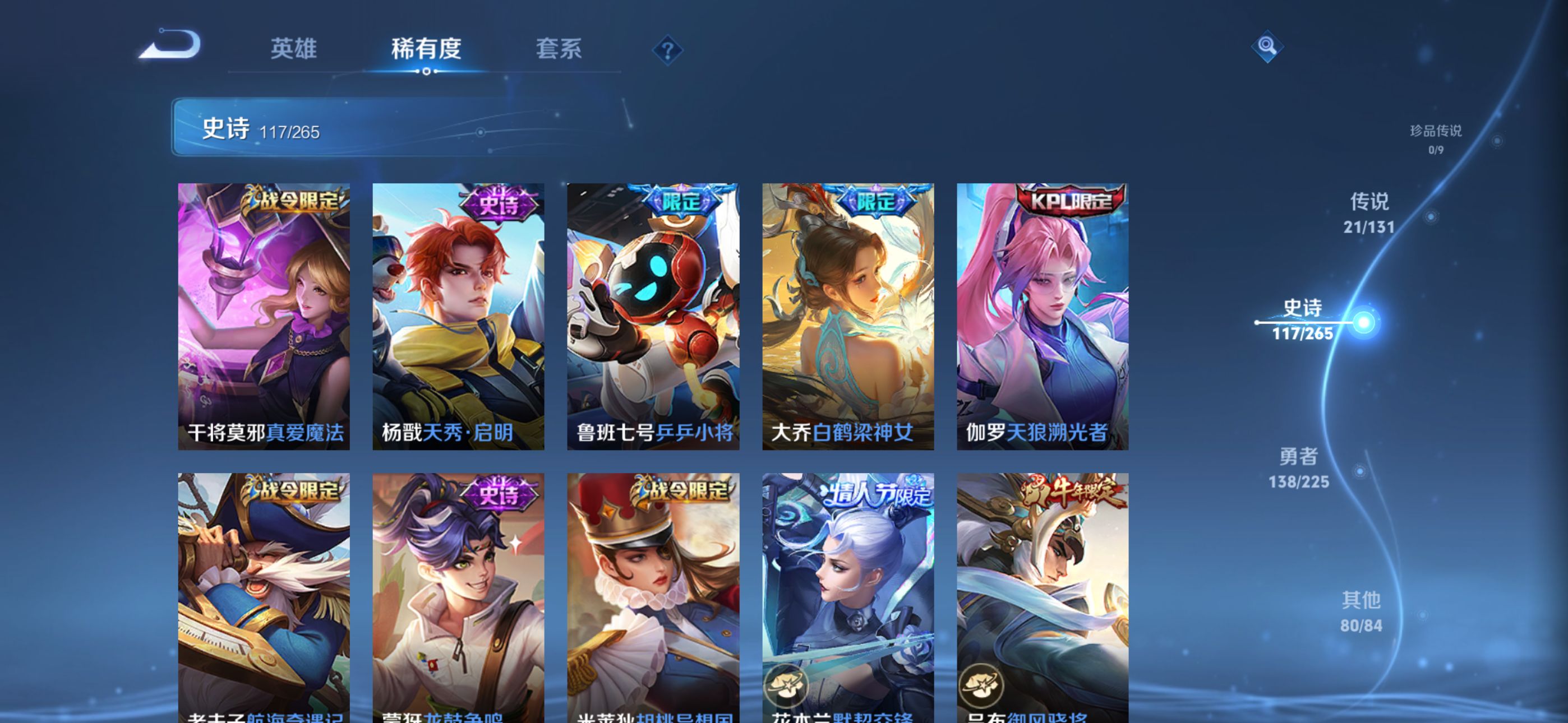Open the 老夫子 pirate captain skin card
The height and width of the screenshot is (723, 1568).
(264, 596)
